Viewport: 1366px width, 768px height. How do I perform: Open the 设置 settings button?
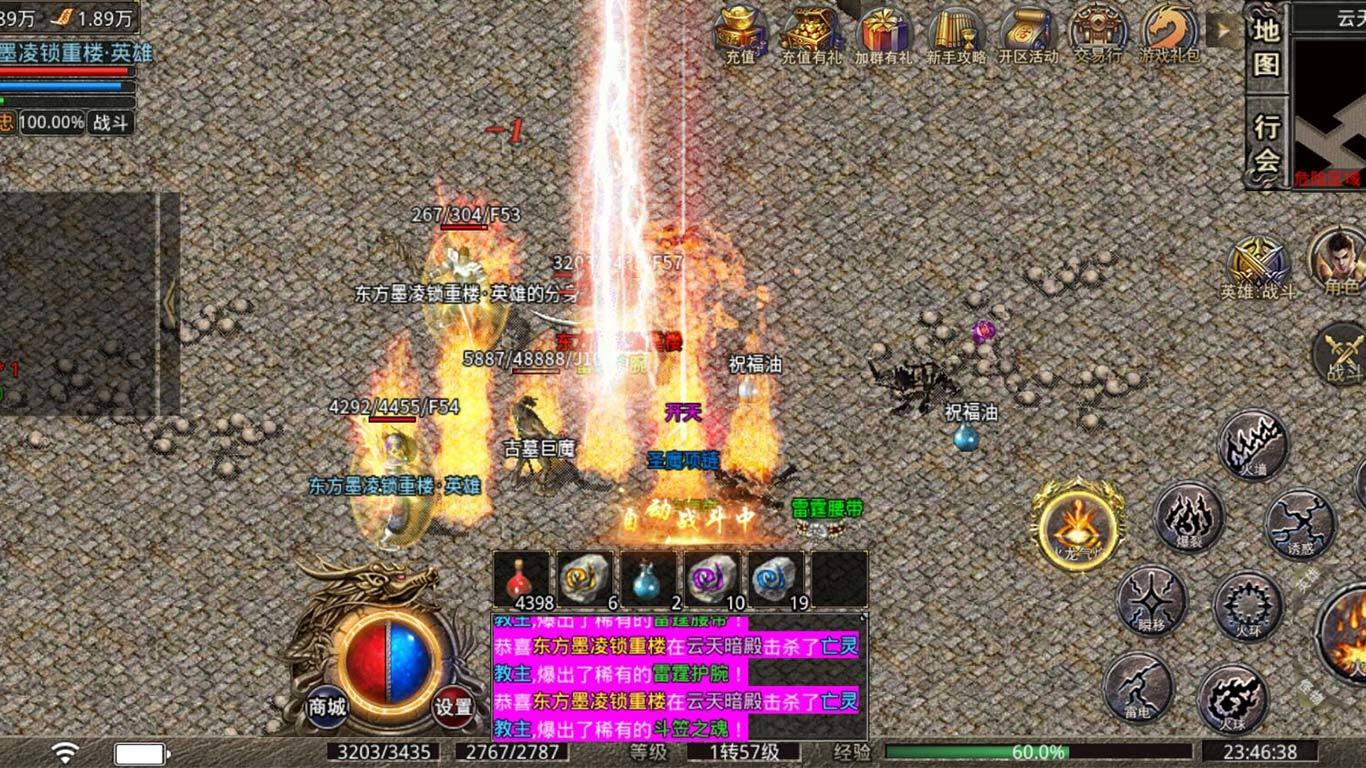pos(454,706)
